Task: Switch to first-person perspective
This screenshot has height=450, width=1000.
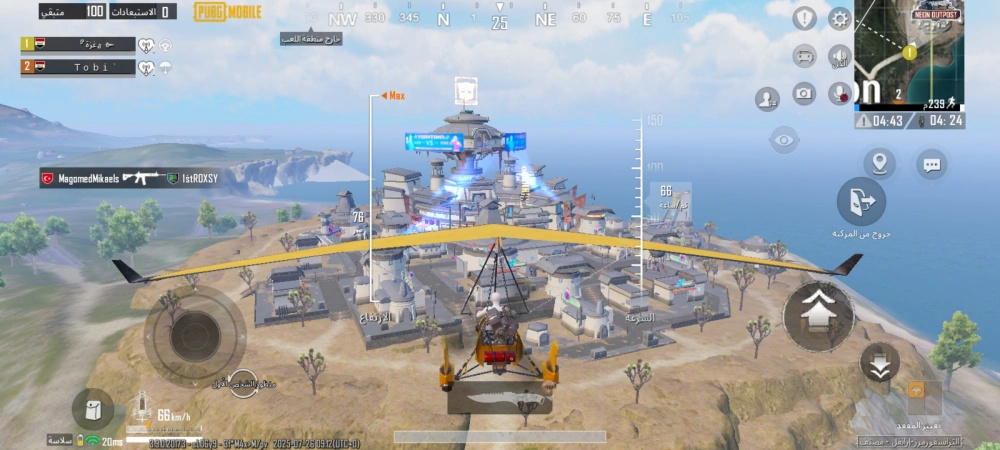Action: tap(243, 383)
